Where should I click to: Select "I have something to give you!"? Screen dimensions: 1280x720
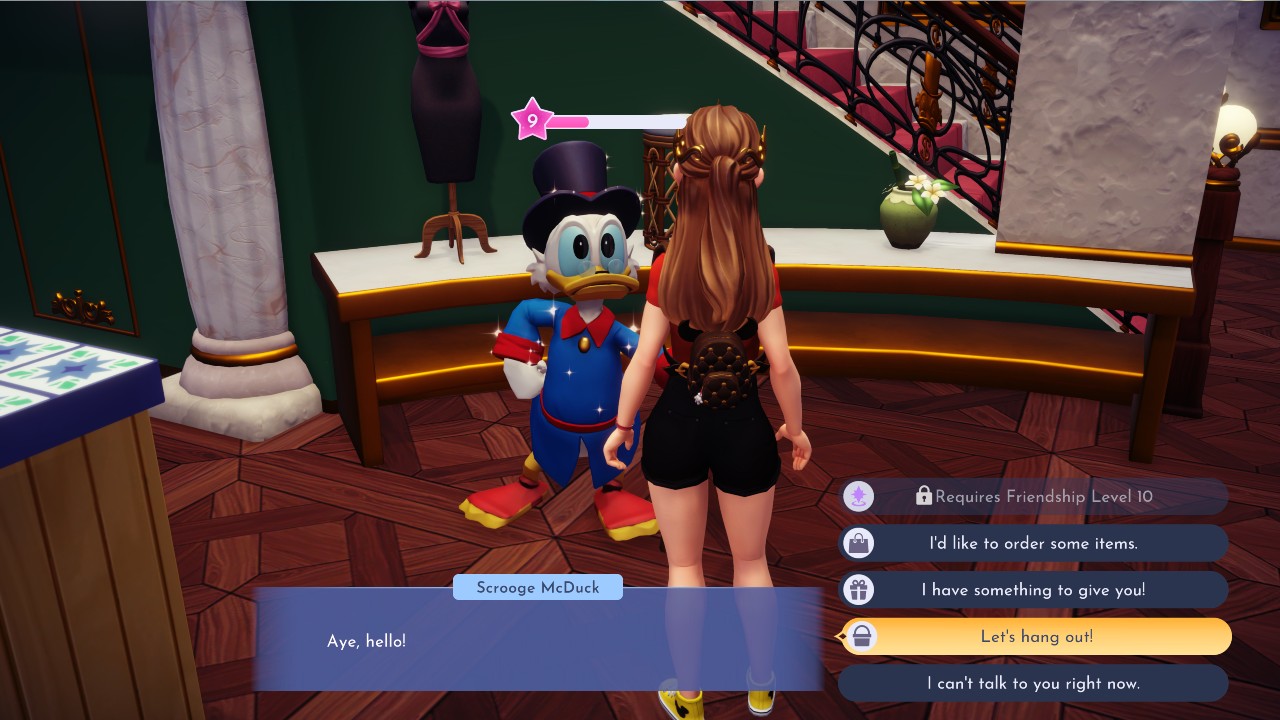pos(1033,590)
